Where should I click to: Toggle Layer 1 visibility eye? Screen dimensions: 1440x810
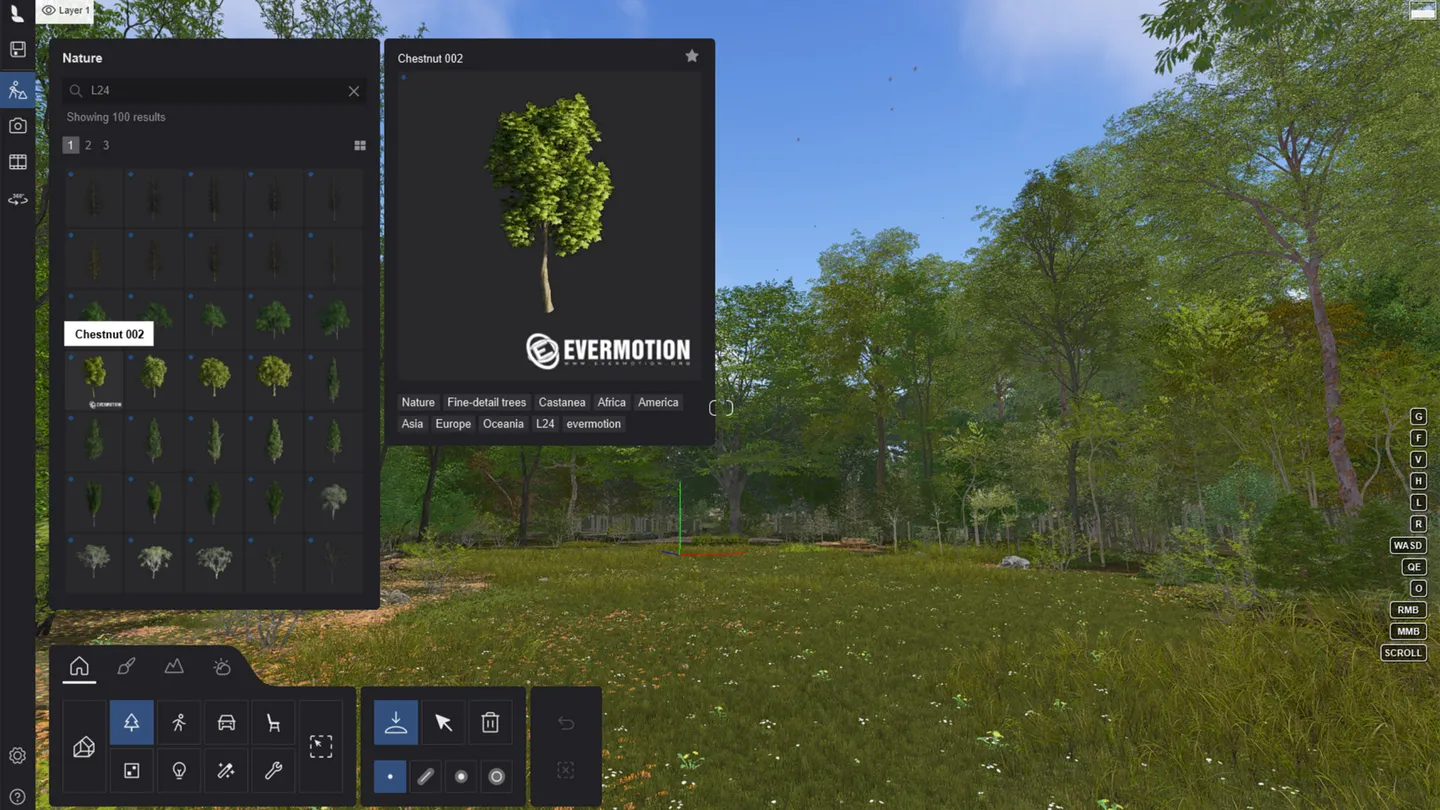pos(48,11)
